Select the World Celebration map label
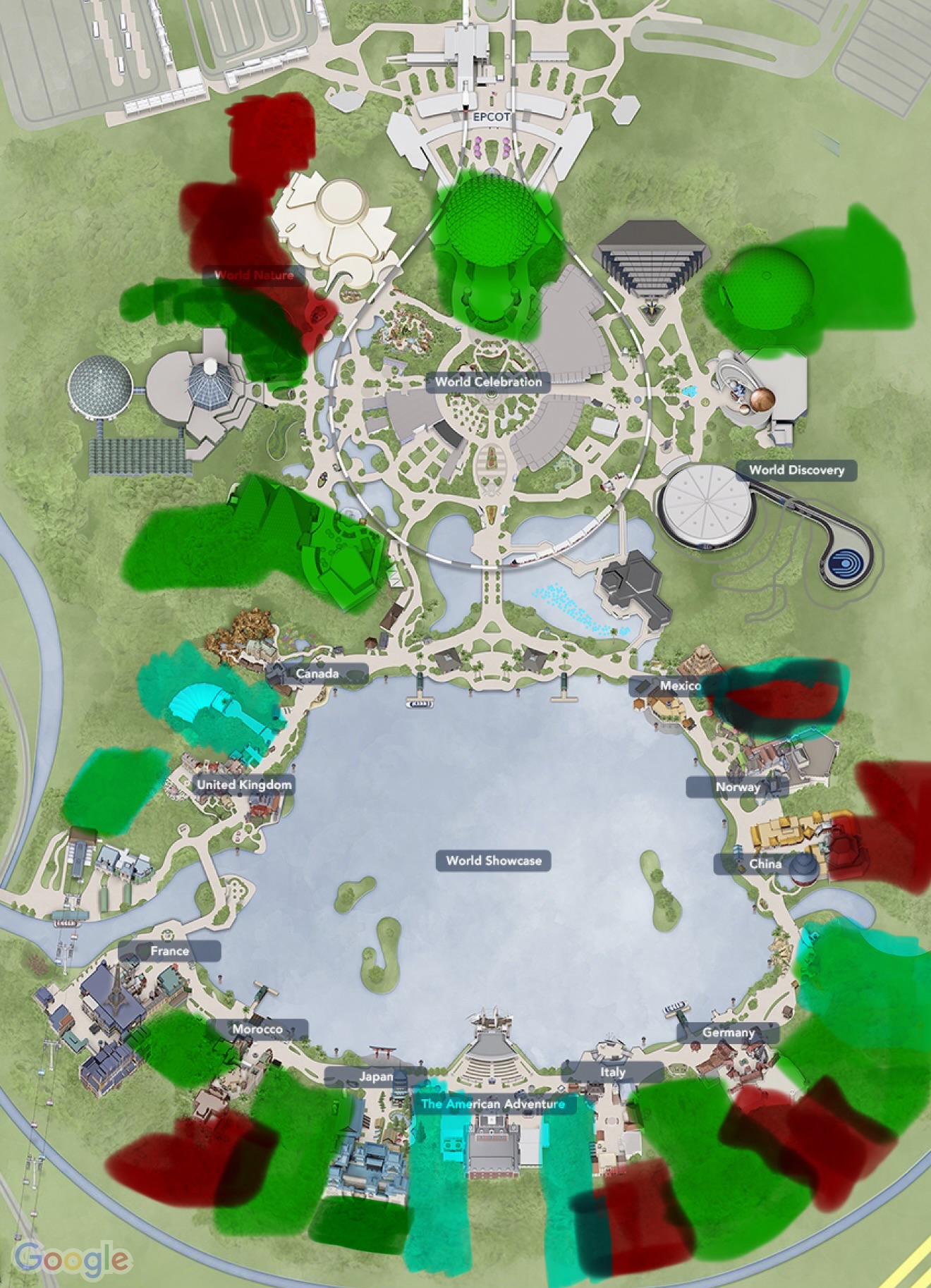This screenshot has width=931, height=1288. (x=488, y=382)
